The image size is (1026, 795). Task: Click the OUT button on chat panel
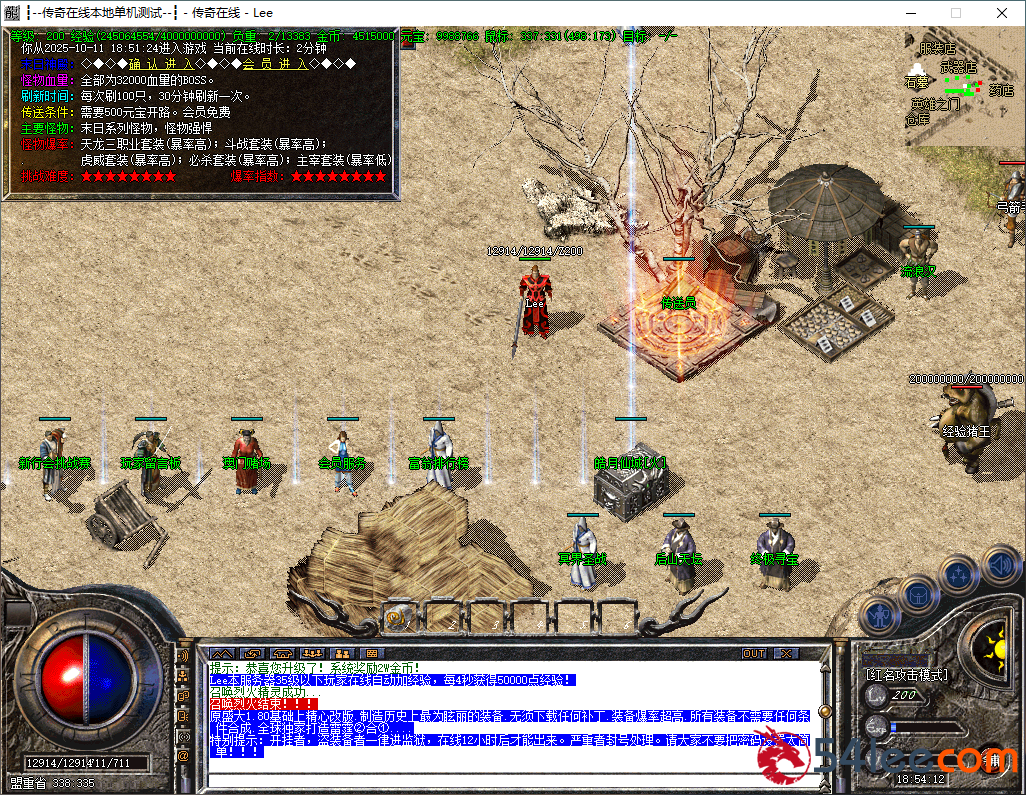(754, 653)
